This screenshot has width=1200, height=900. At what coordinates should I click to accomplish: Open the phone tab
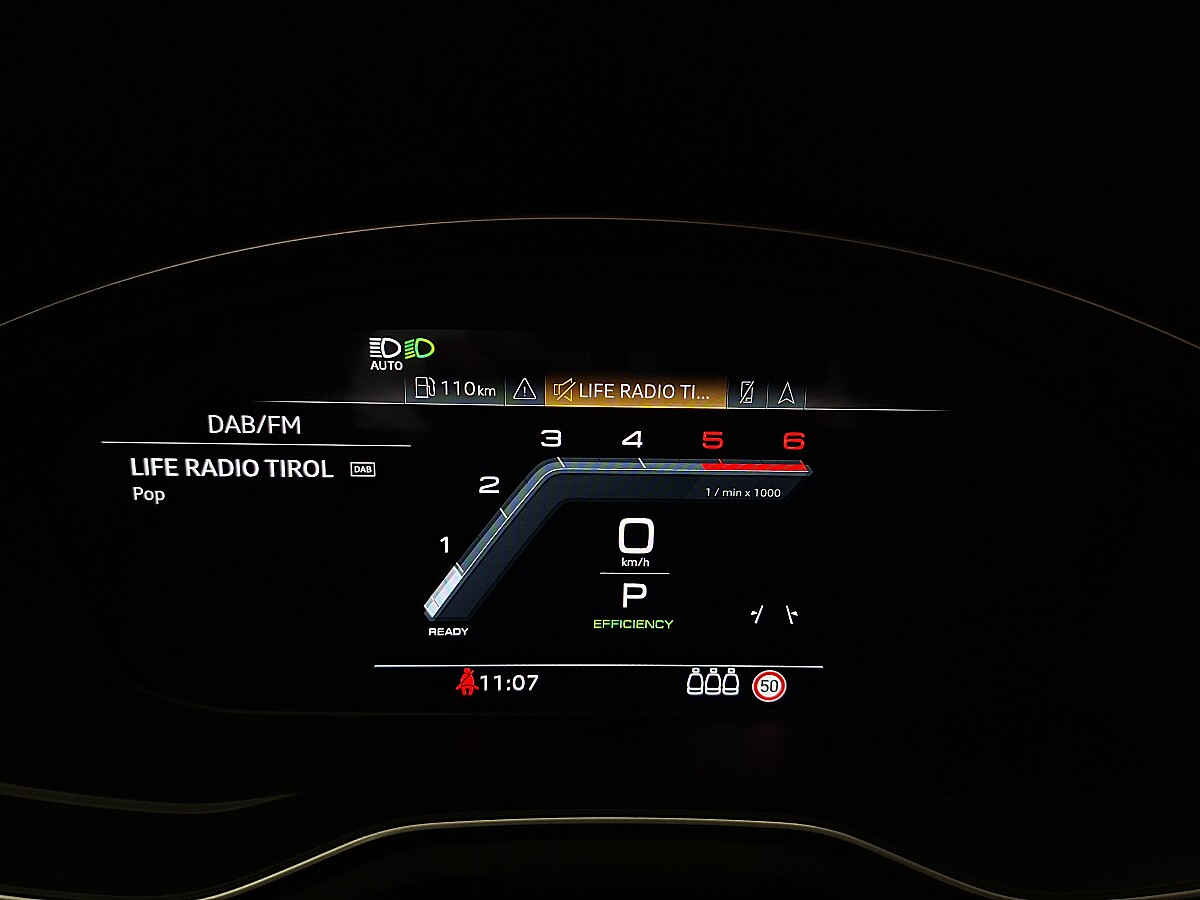[x=746, y=392]
